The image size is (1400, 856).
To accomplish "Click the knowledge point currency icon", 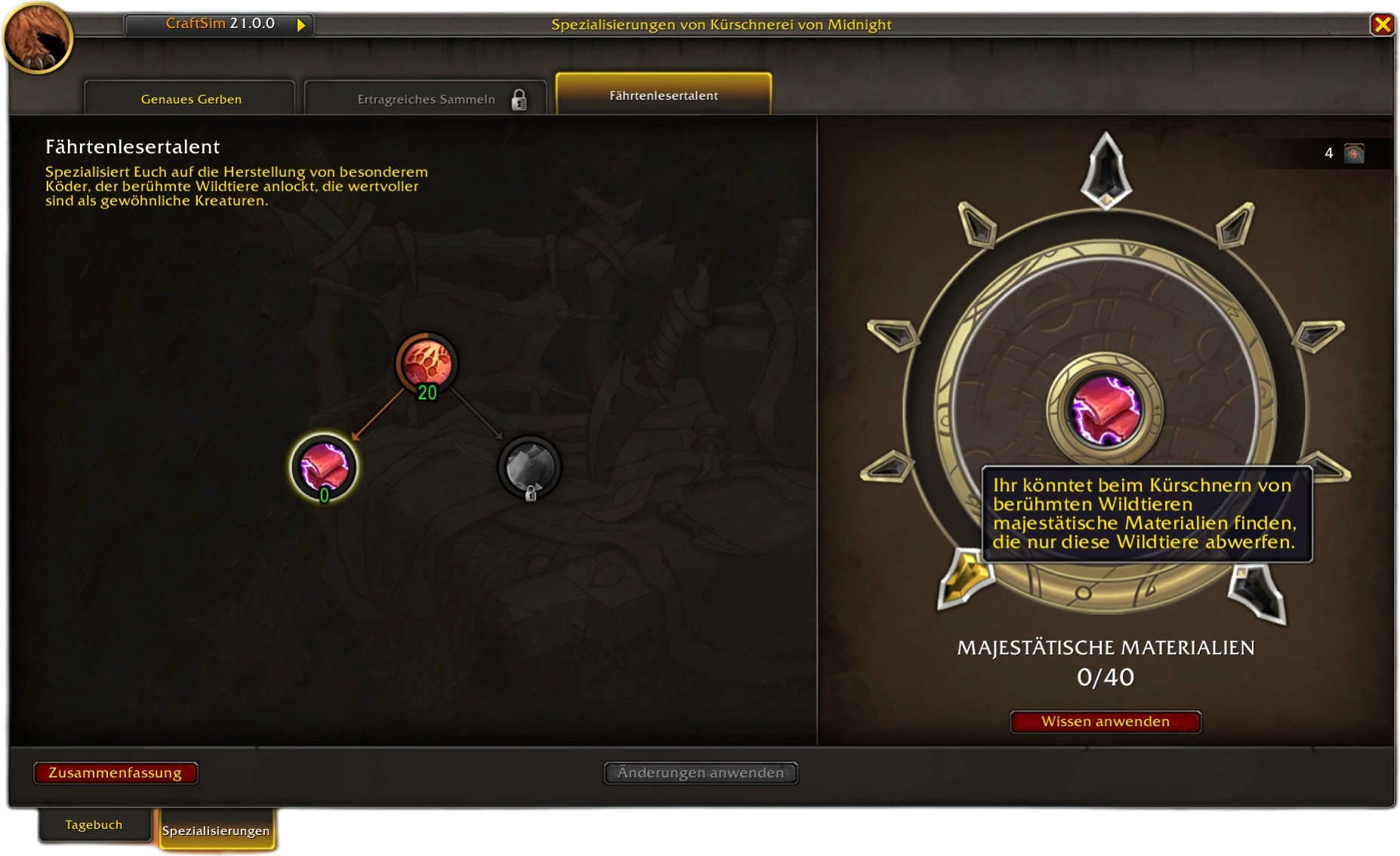I will pos(1354,153).
